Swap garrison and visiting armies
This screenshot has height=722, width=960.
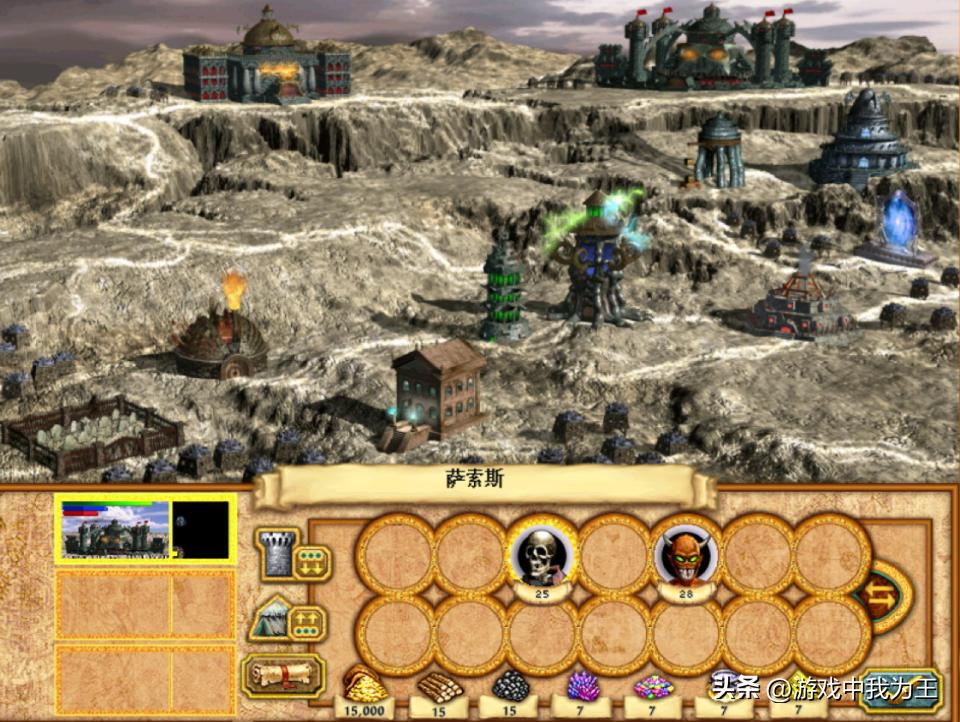[x=884, y=596]
